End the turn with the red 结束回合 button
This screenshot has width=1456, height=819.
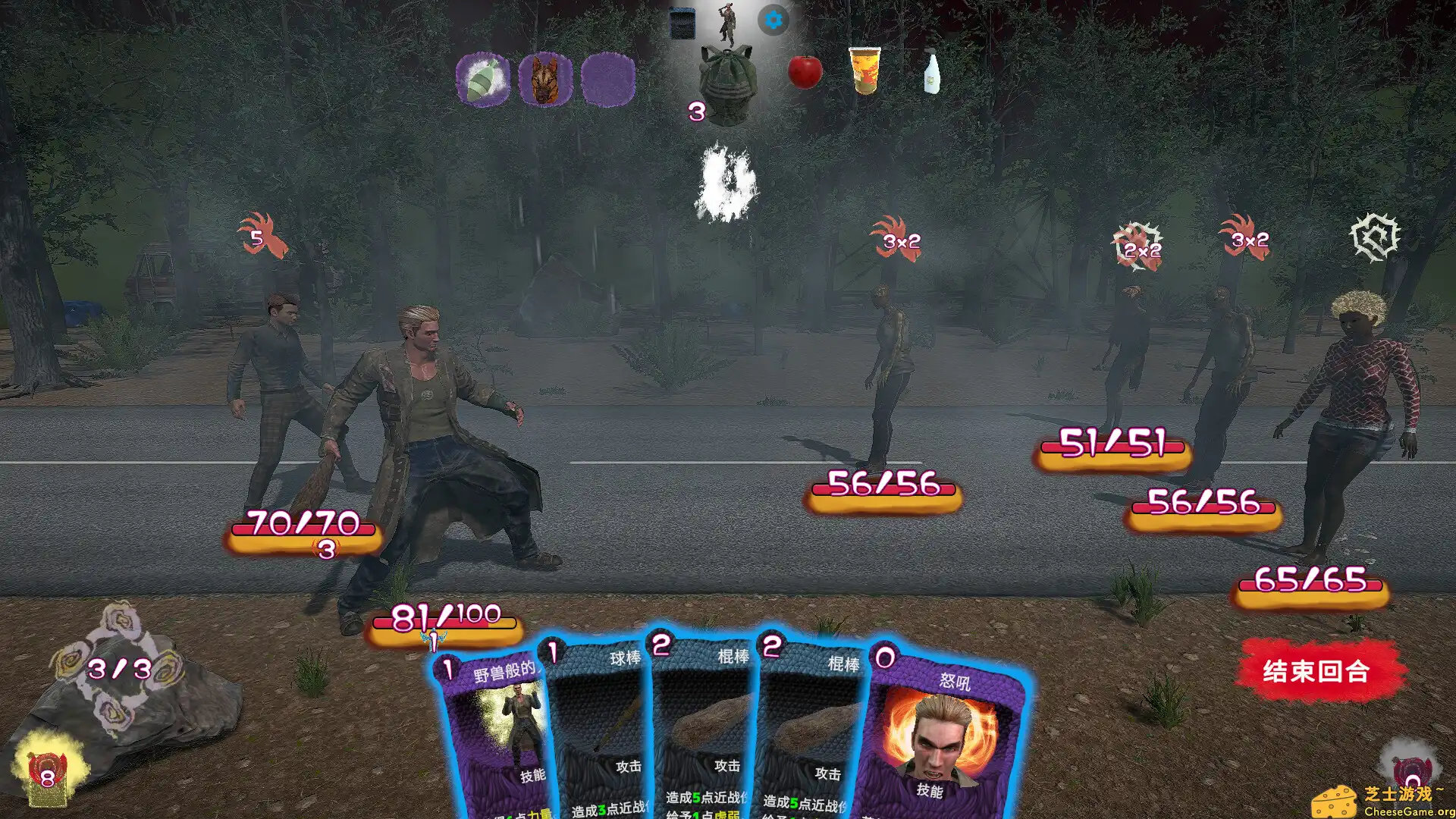point(1318,671)
